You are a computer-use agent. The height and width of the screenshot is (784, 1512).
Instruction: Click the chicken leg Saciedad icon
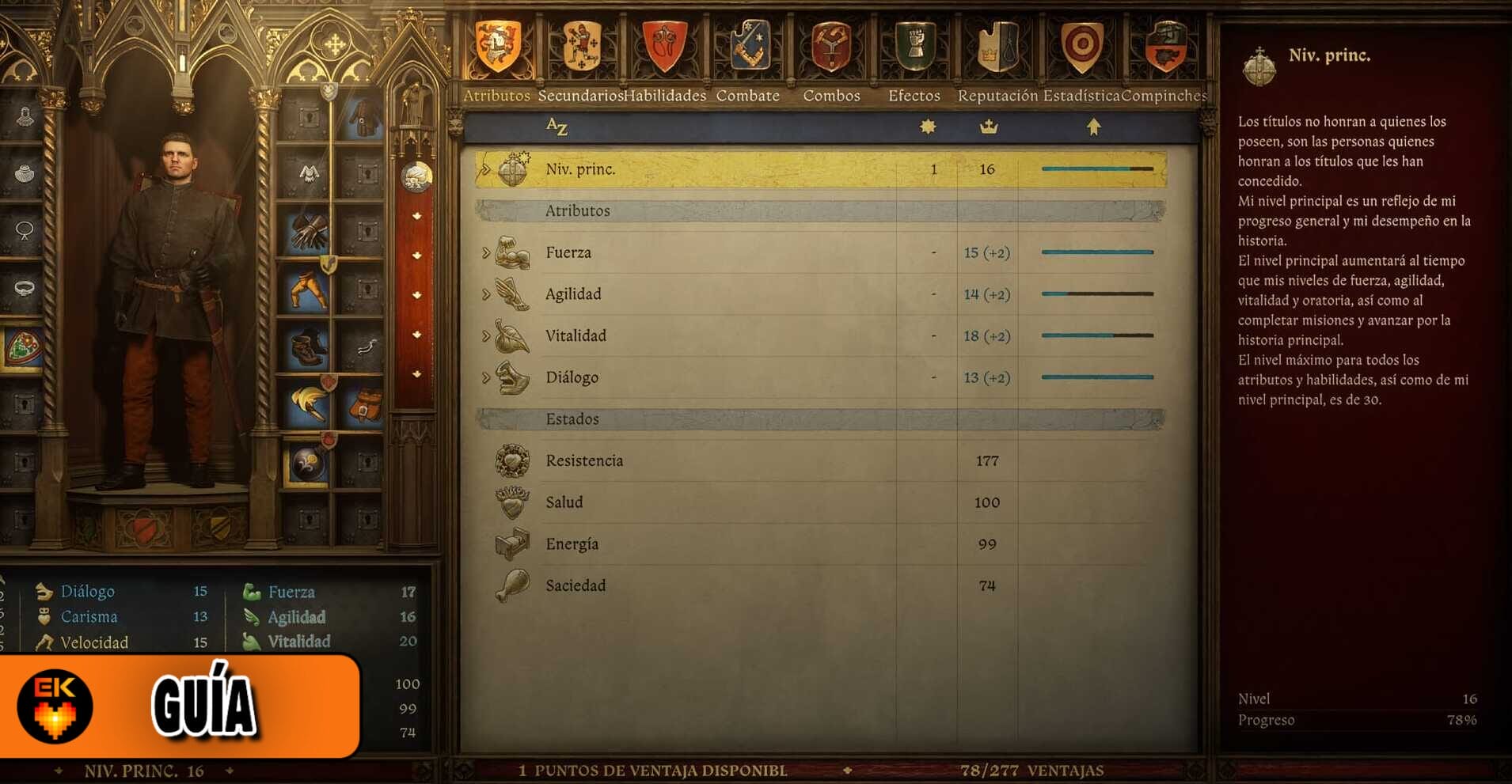[513, 585]
